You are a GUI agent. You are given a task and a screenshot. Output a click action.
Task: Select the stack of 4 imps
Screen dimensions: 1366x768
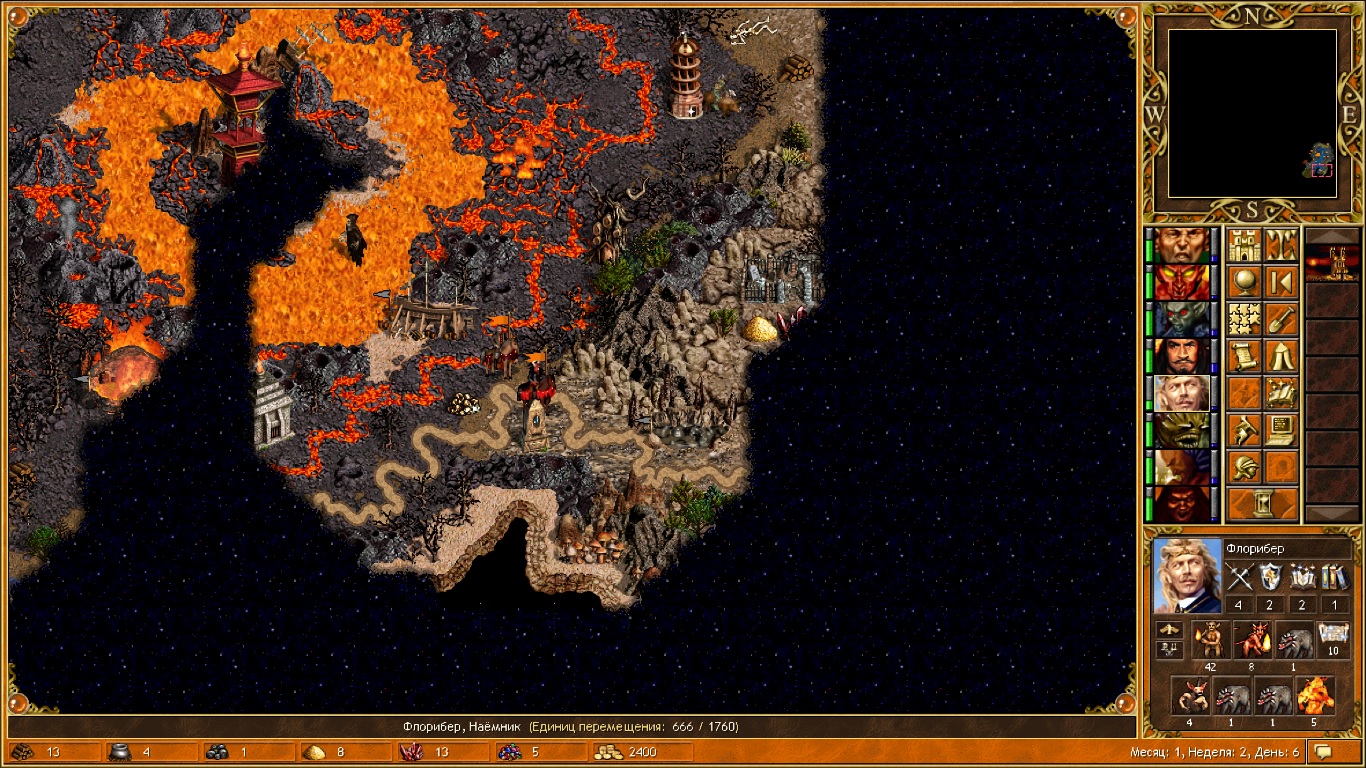pos(1190,695)
